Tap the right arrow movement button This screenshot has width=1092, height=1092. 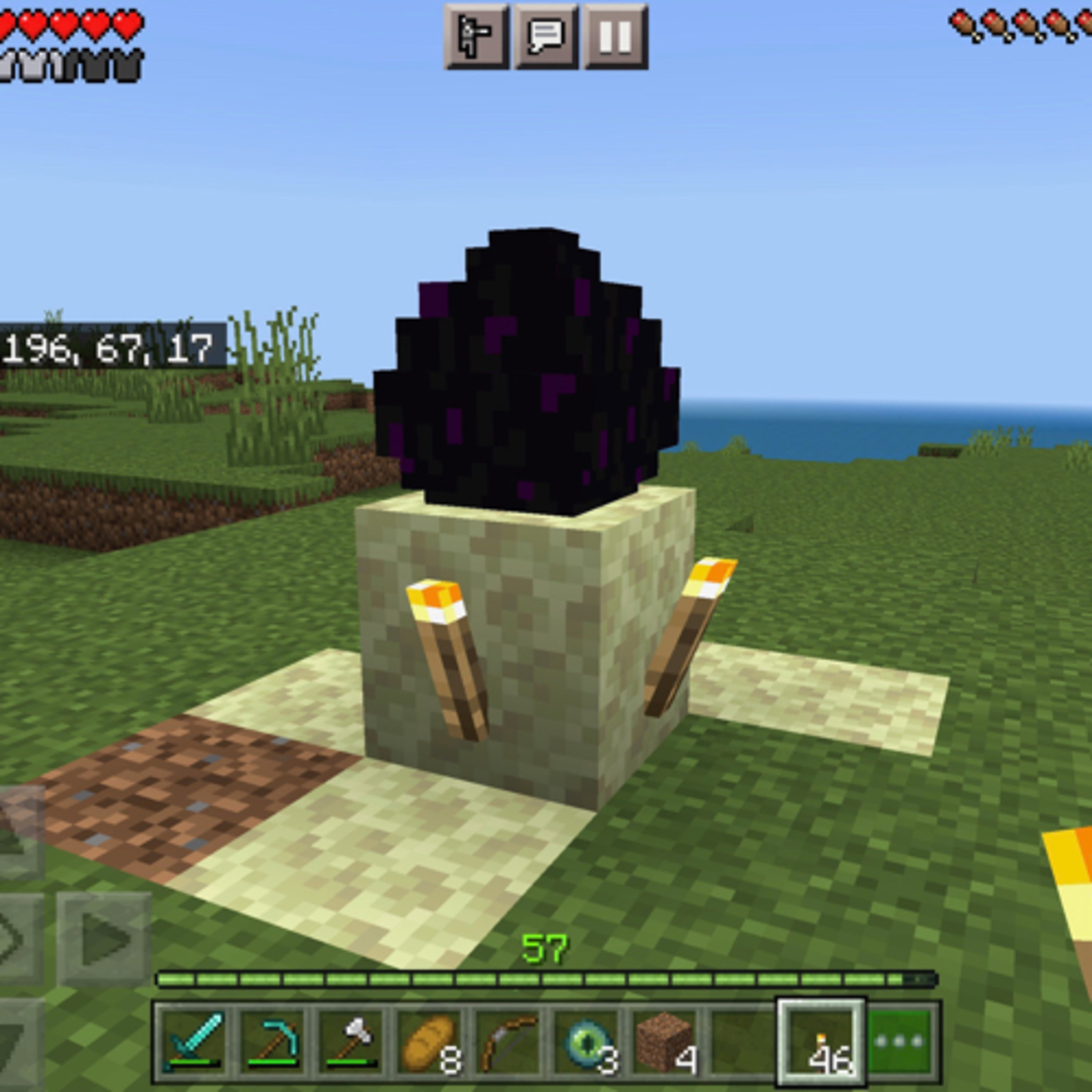pyautogui.click(x=104, y=939)
